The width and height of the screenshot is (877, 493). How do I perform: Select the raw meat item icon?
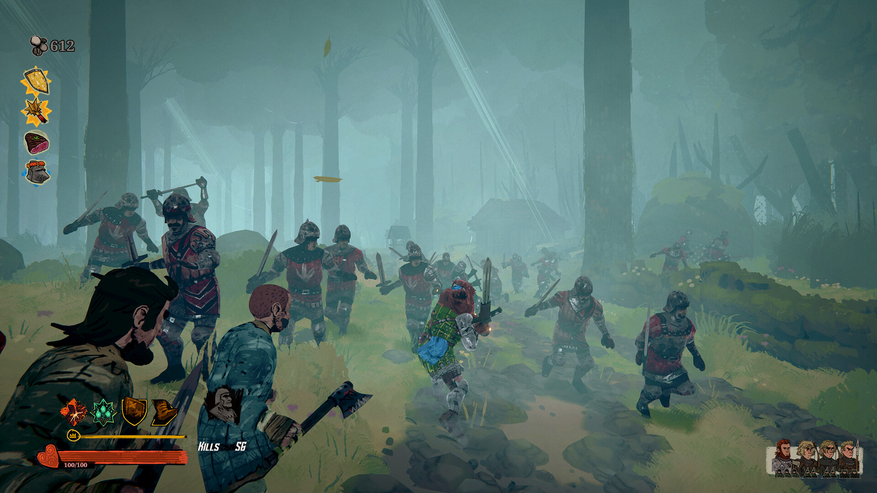tap(37, 142)
